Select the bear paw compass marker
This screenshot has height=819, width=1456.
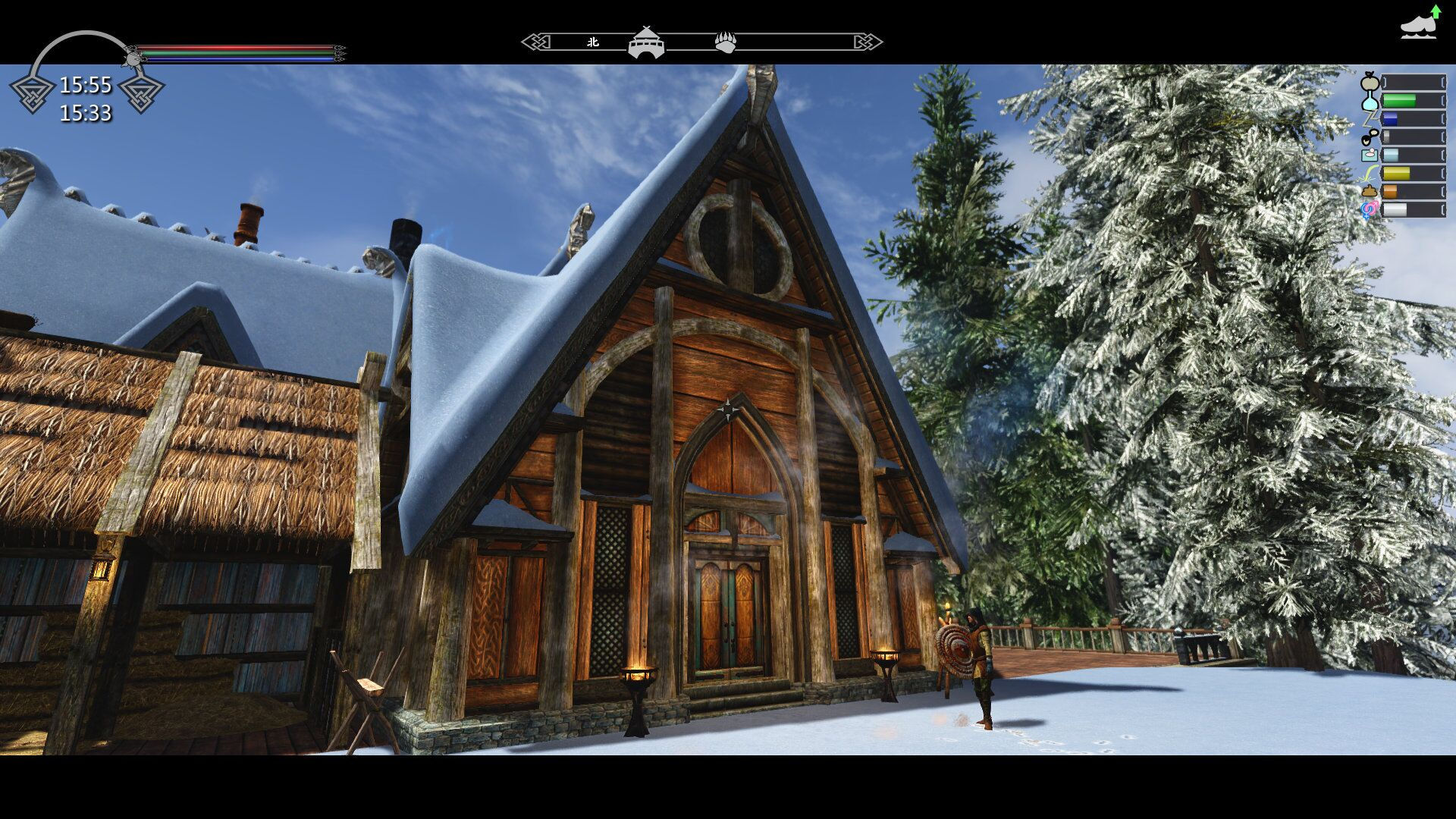726,42
